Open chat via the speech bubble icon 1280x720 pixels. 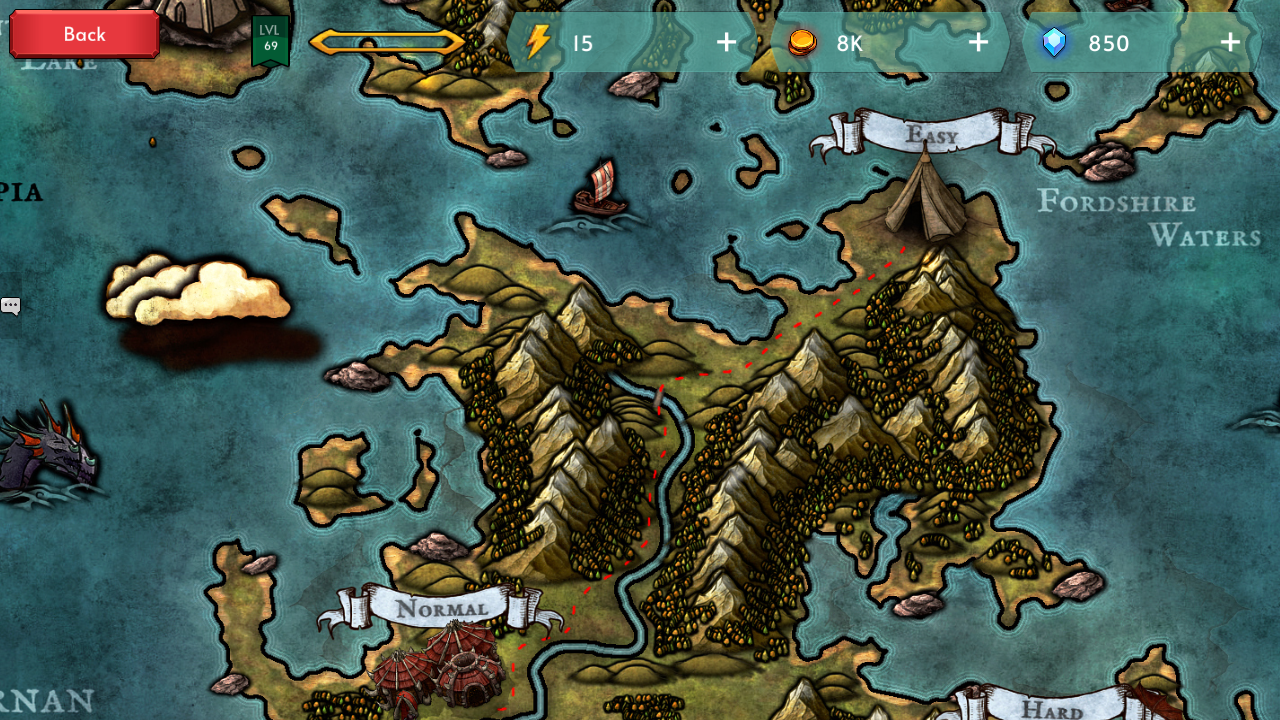(x=10, y=305)
